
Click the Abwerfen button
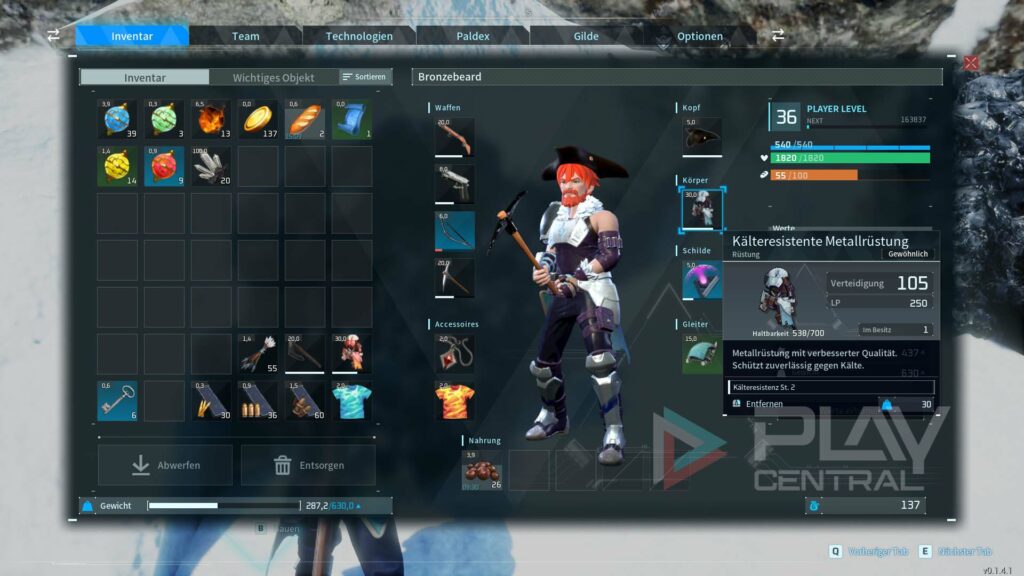[x=165, y=465]
